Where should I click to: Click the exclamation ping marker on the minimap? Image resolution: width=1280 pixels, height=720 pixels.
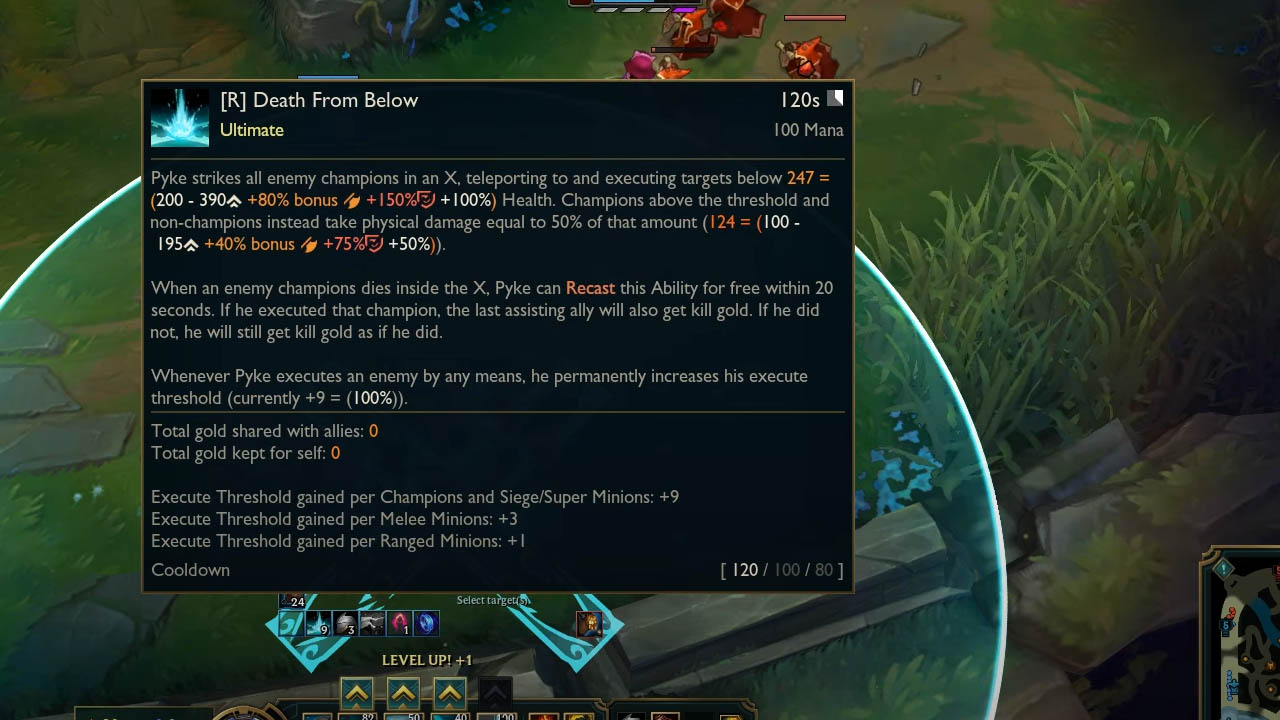point(1224,567)
